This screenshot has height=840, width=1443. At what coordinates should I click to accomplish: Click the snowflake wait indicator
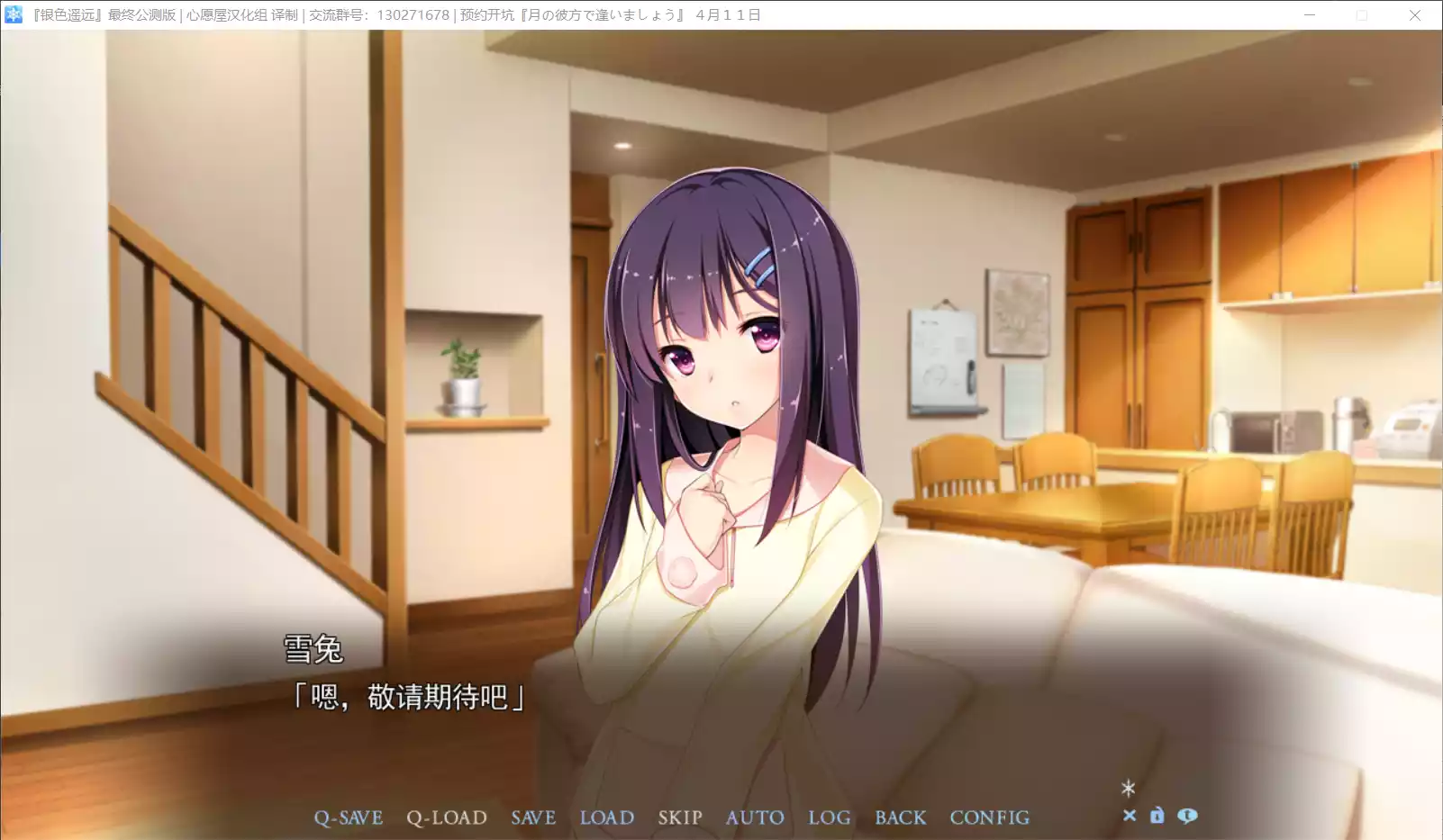(x=1129, y=789)
